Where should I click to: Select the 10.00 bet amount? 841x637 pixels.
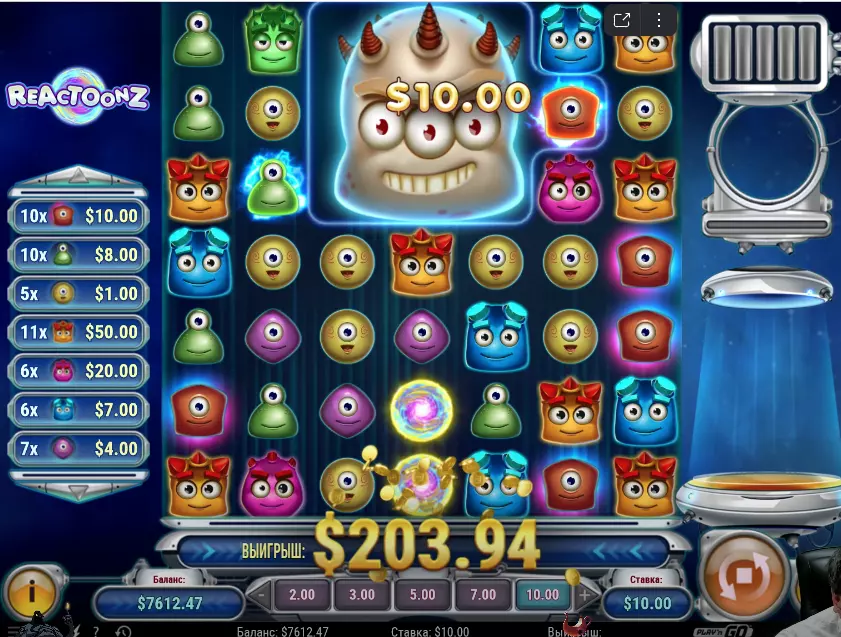(542, 594)
